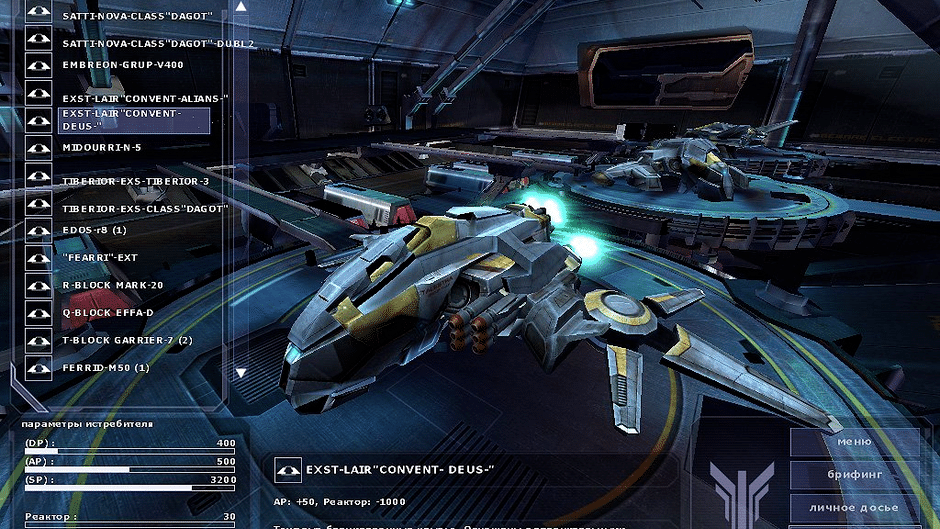Select EXST-LAIR "CONVENT-ALIANS-" in the list

coord(145,99)
